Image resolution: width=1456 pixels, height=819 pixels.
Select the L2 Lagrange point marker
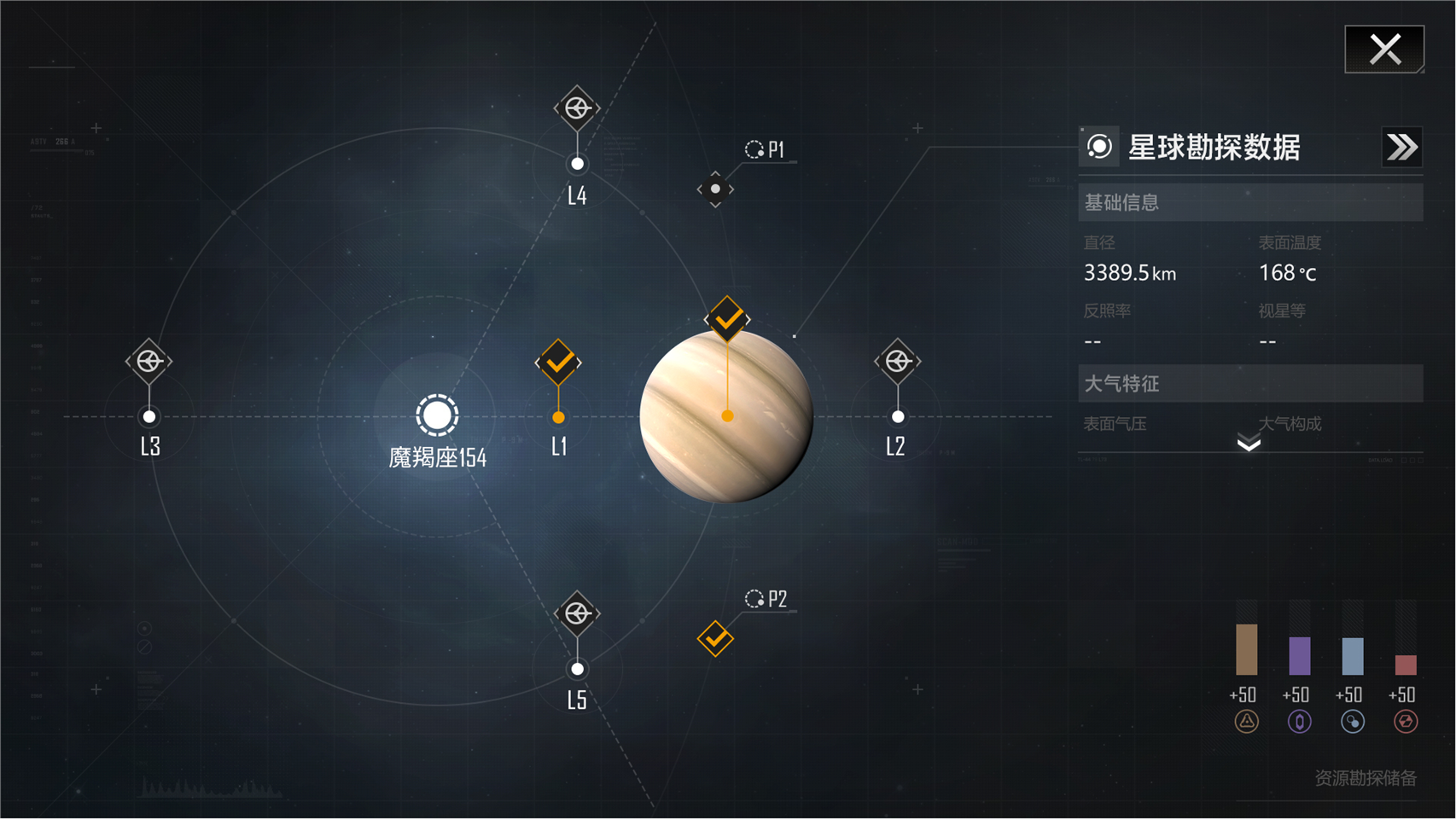click(x=897, y=361)
